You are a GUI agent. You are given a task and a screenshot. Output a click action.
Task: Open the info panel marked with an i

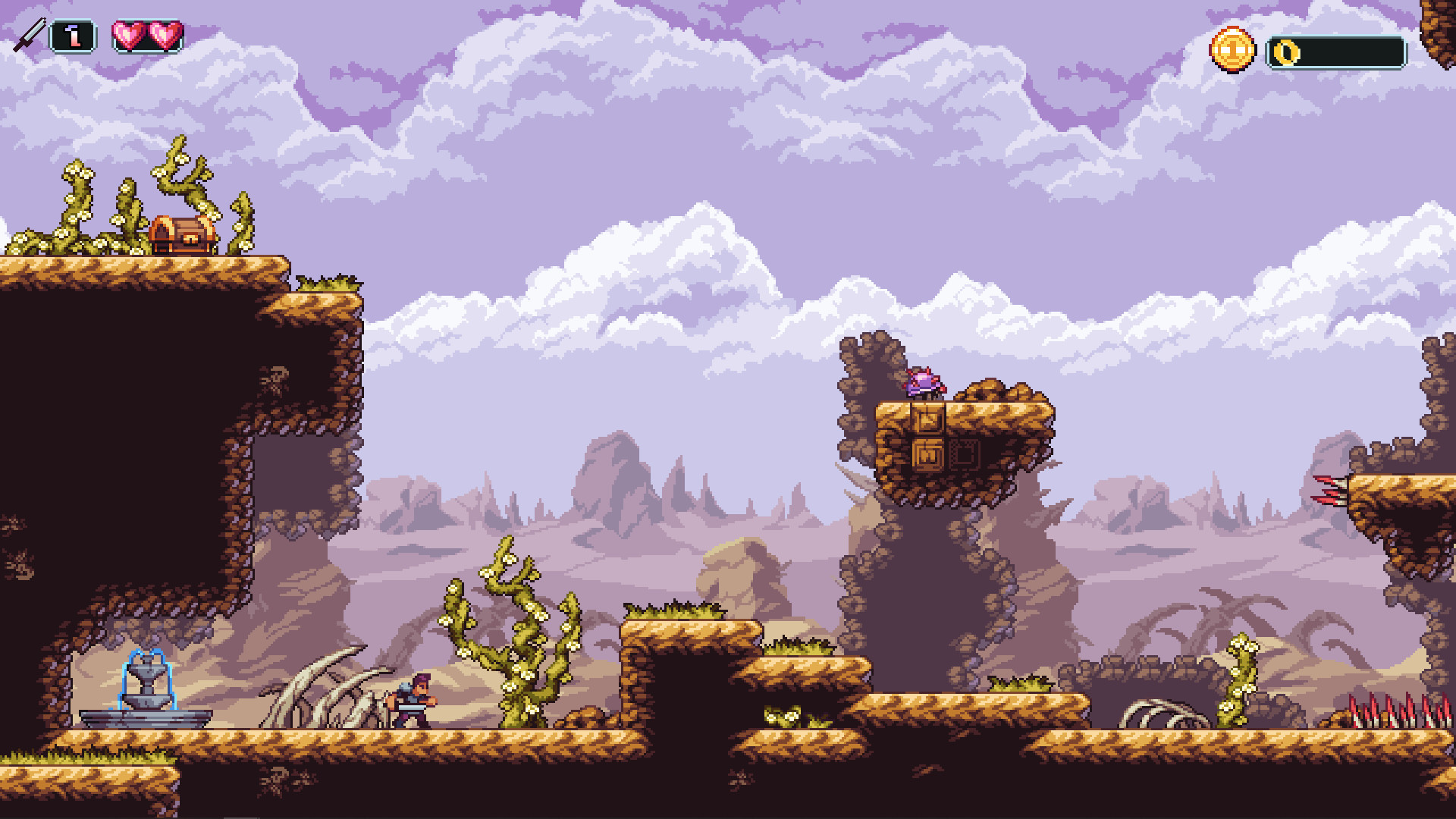tap(73, 33)
